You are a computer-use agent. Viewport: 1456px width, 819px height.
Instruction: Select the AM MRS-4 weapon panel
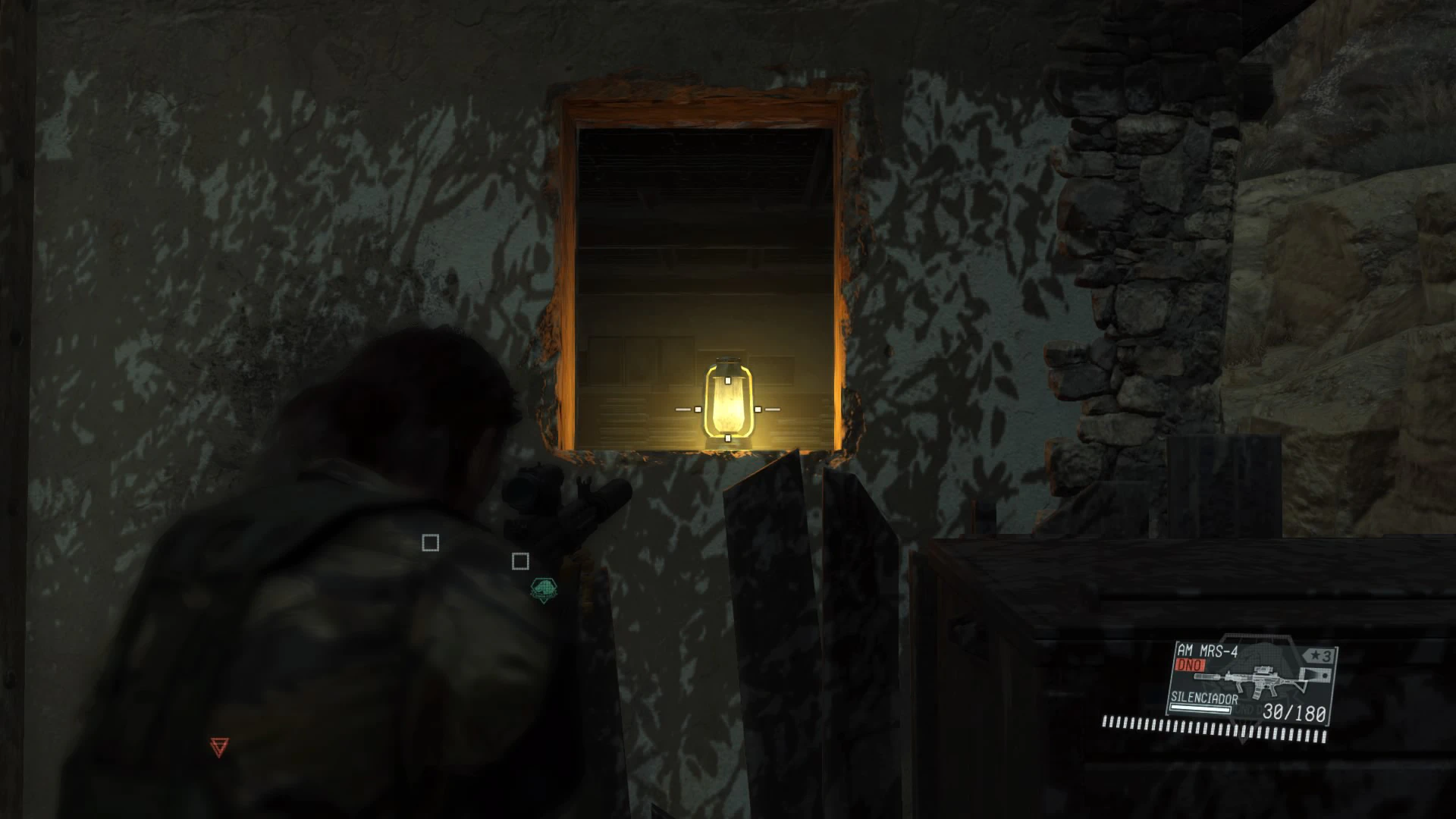[x=1250, y=682]
